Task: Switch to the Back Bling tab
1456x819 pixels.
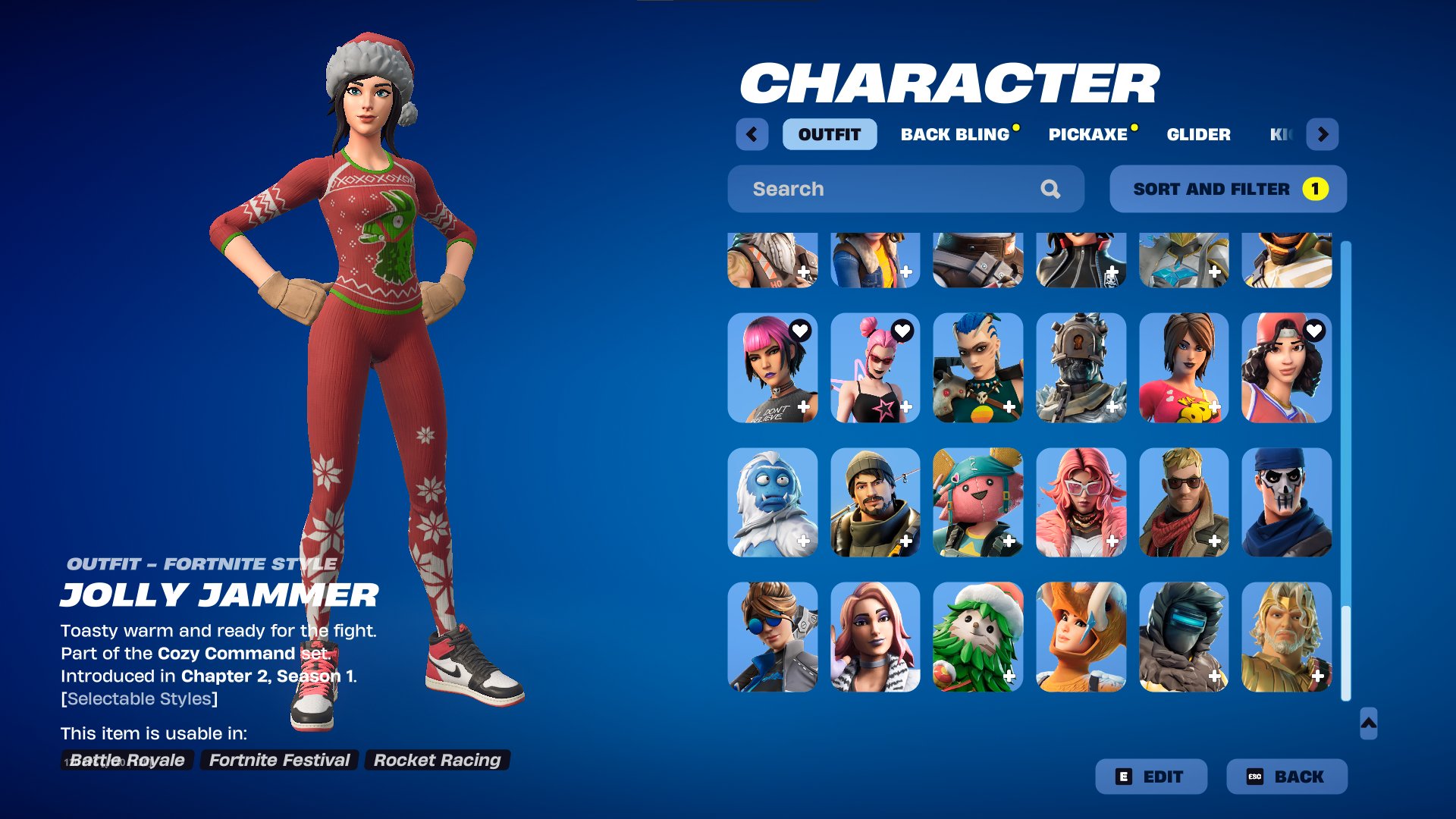Action: click(x=957, y=134)
